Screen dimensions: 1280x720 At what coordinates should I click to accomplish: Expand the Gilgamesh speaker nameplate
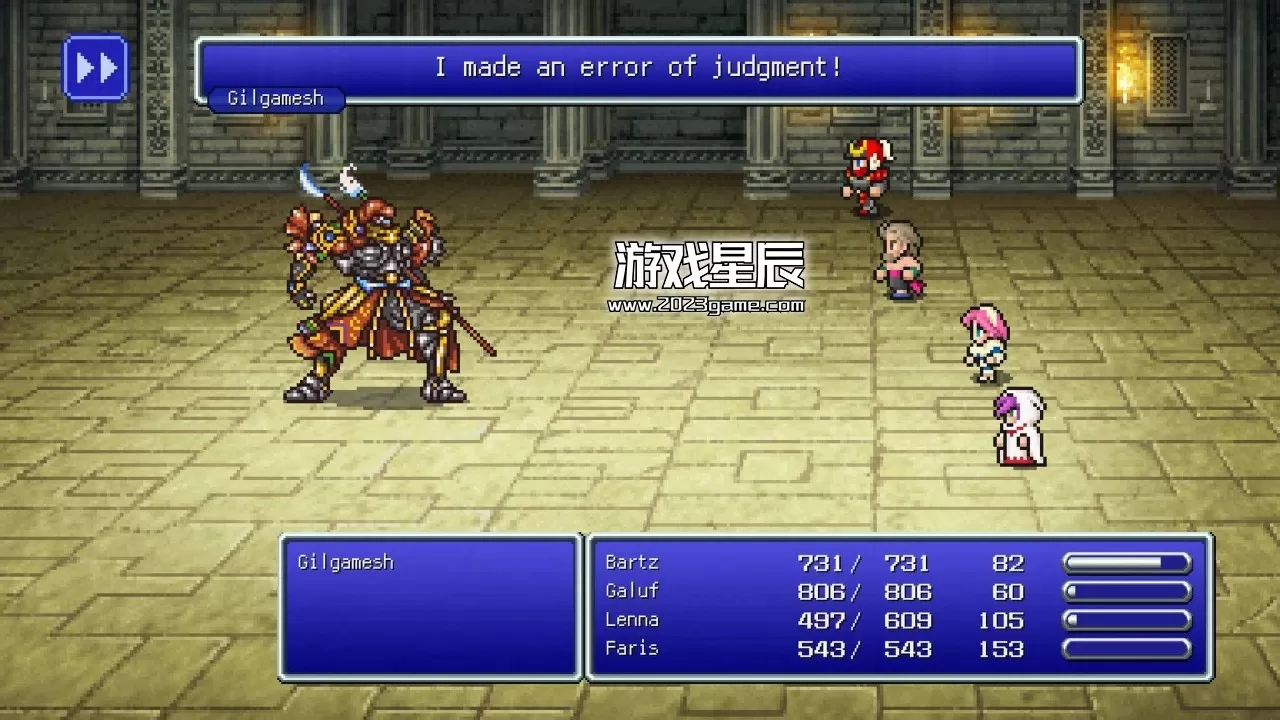click(x=277, y=99)
